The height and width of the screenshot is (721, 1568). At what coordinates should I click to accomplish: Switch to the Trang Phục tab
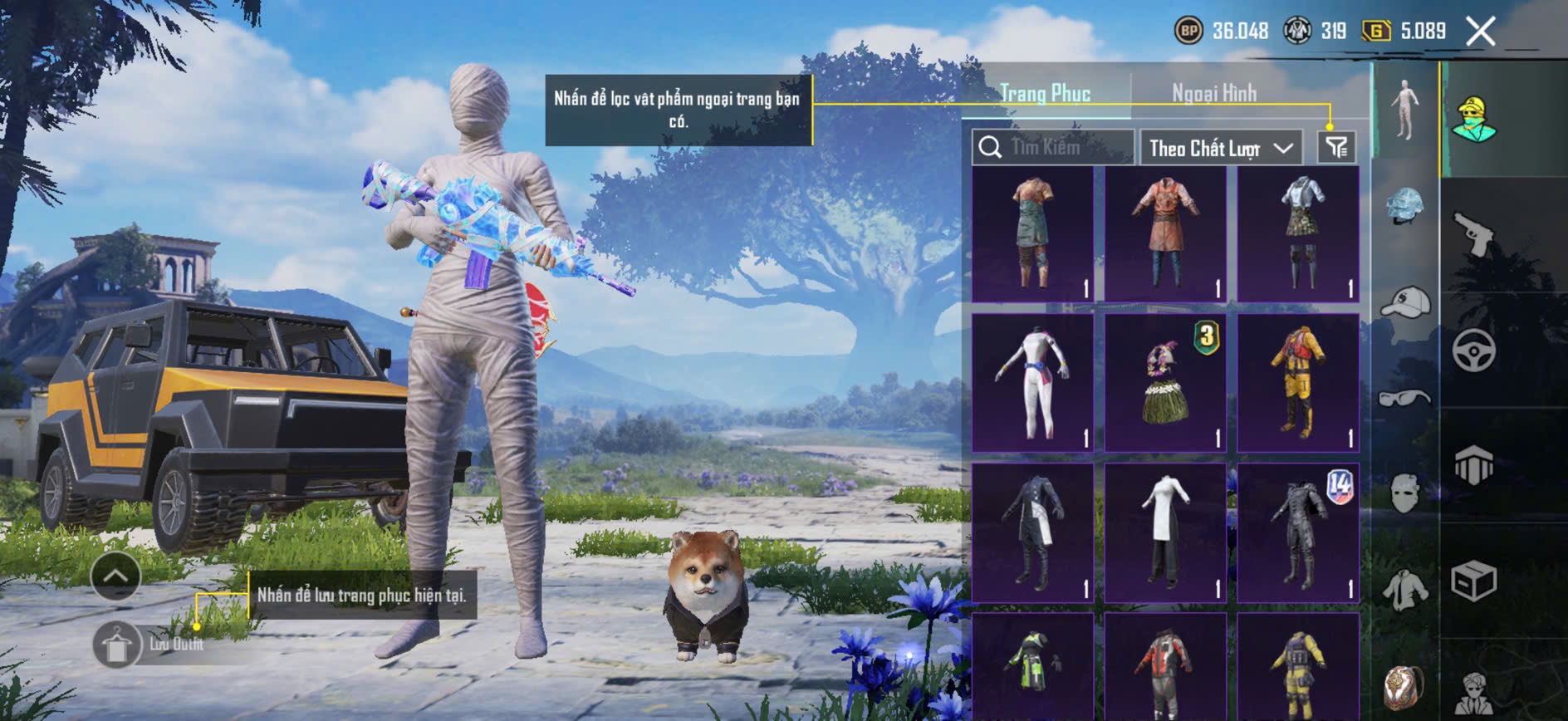coord(1045,93)
